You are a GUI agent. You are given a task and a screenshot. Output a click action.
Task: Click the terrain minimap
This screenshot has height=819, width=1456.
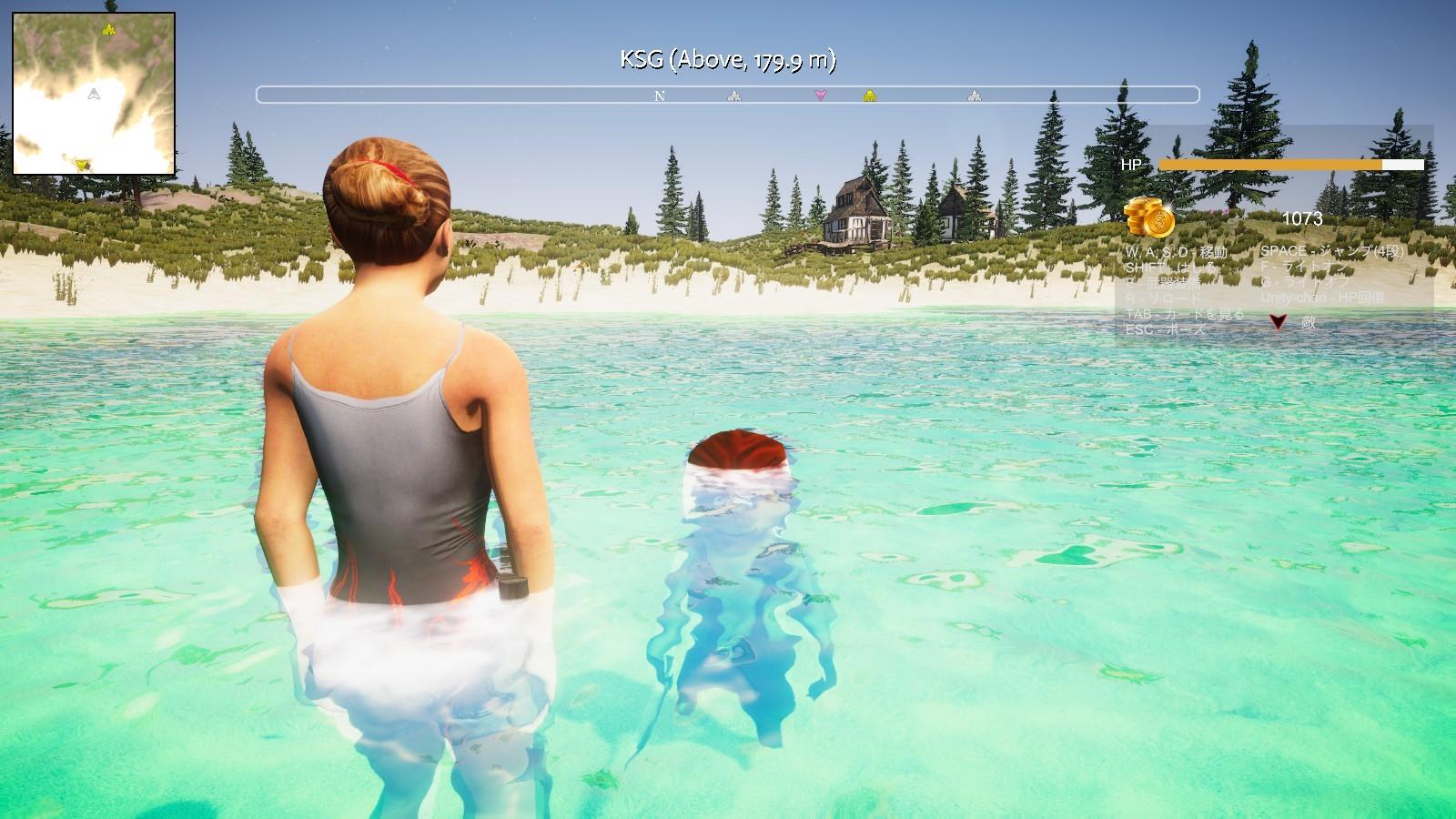[x=94, y=94]
